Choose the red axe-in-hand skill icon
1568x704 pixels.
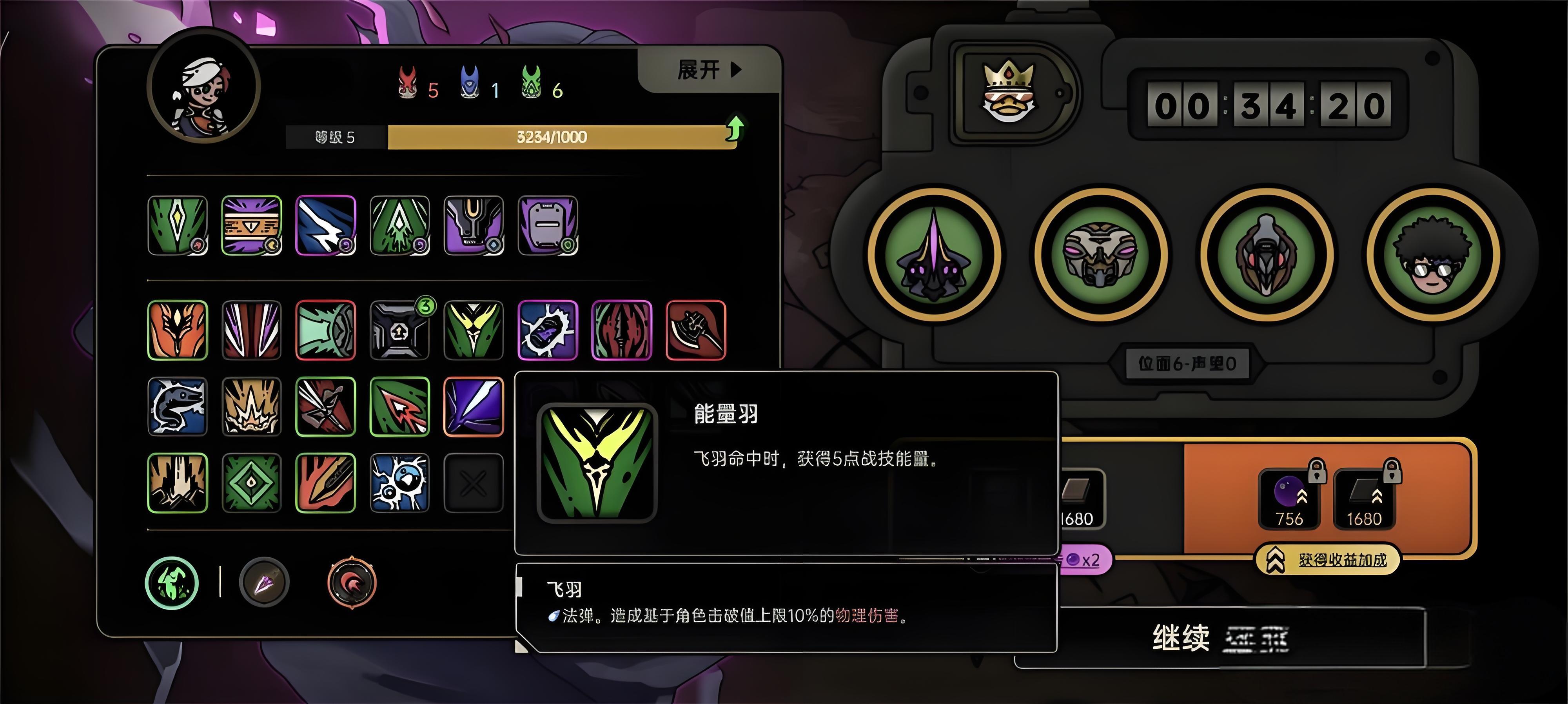point(696,330)
